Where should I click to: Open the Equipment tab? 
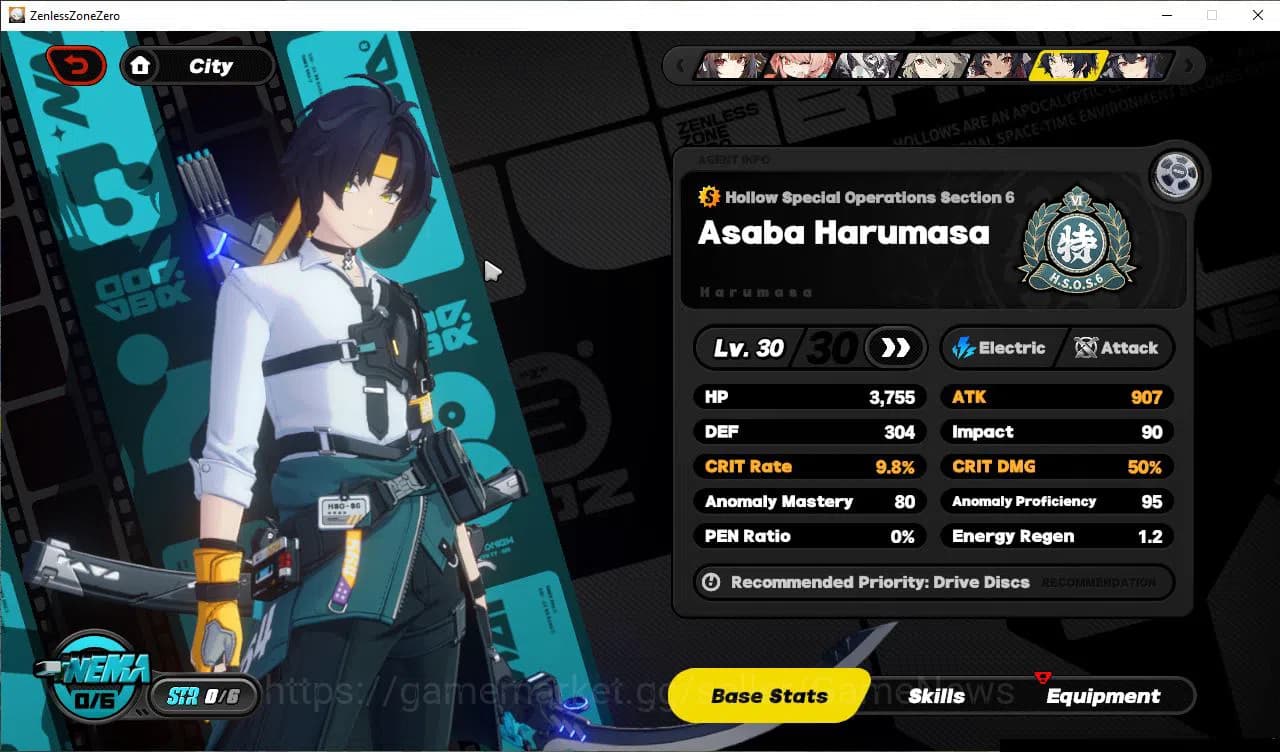pyautogui.click(x=1103, y=696)
